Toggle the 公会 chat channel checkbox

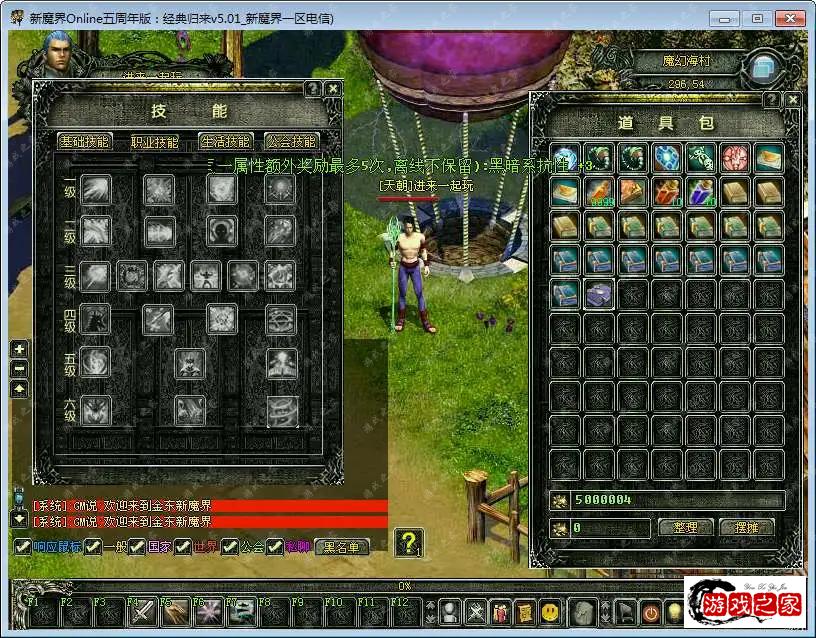(x=230, y=547)
